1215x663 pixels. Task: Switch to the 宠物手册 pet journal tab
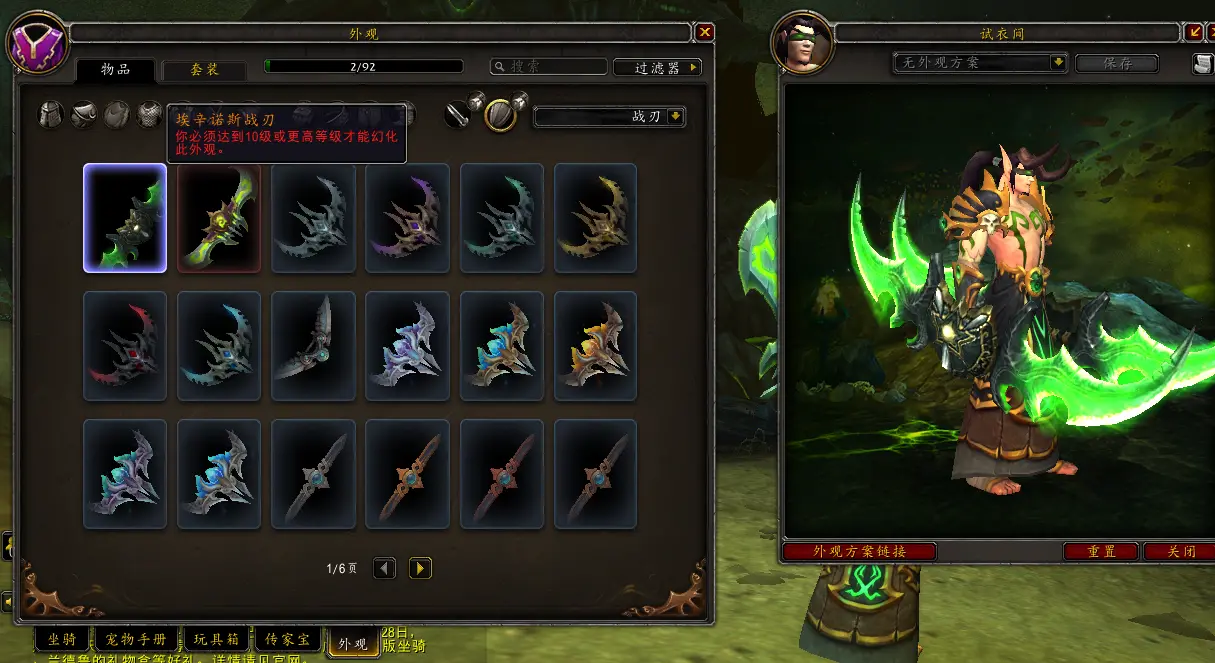pos(137,640)
